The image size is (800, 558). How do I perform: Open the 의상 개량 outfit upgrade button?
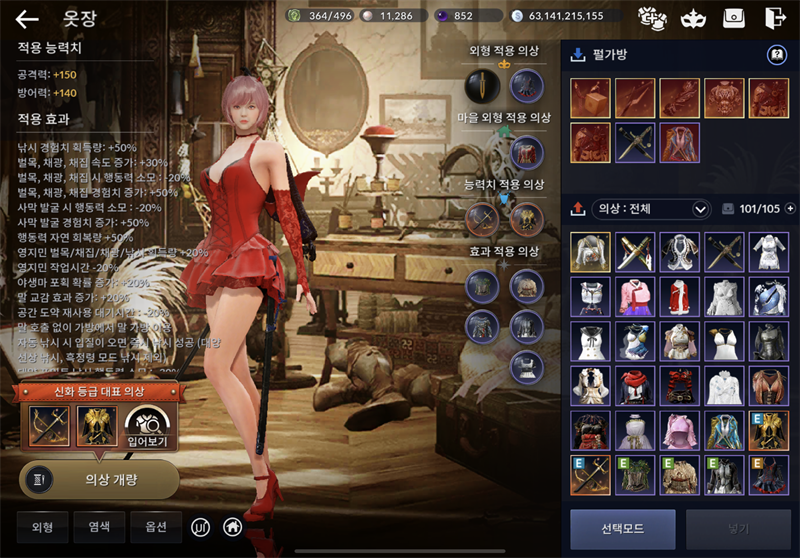click(x=99, y=479)
